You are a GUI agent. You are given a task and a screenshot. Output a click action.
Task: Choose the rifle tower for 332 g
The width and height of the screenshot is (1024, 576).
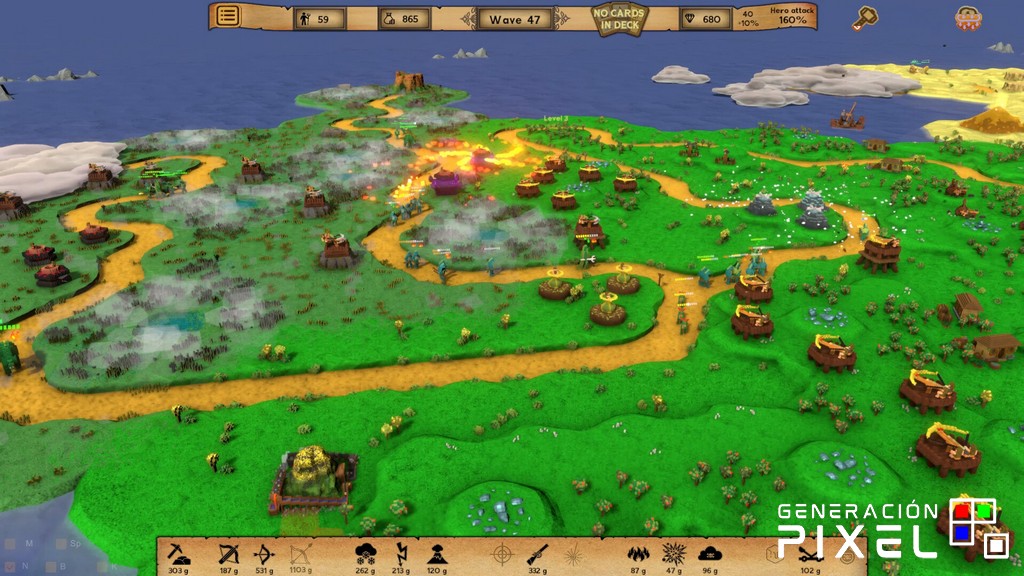[537, 554]
